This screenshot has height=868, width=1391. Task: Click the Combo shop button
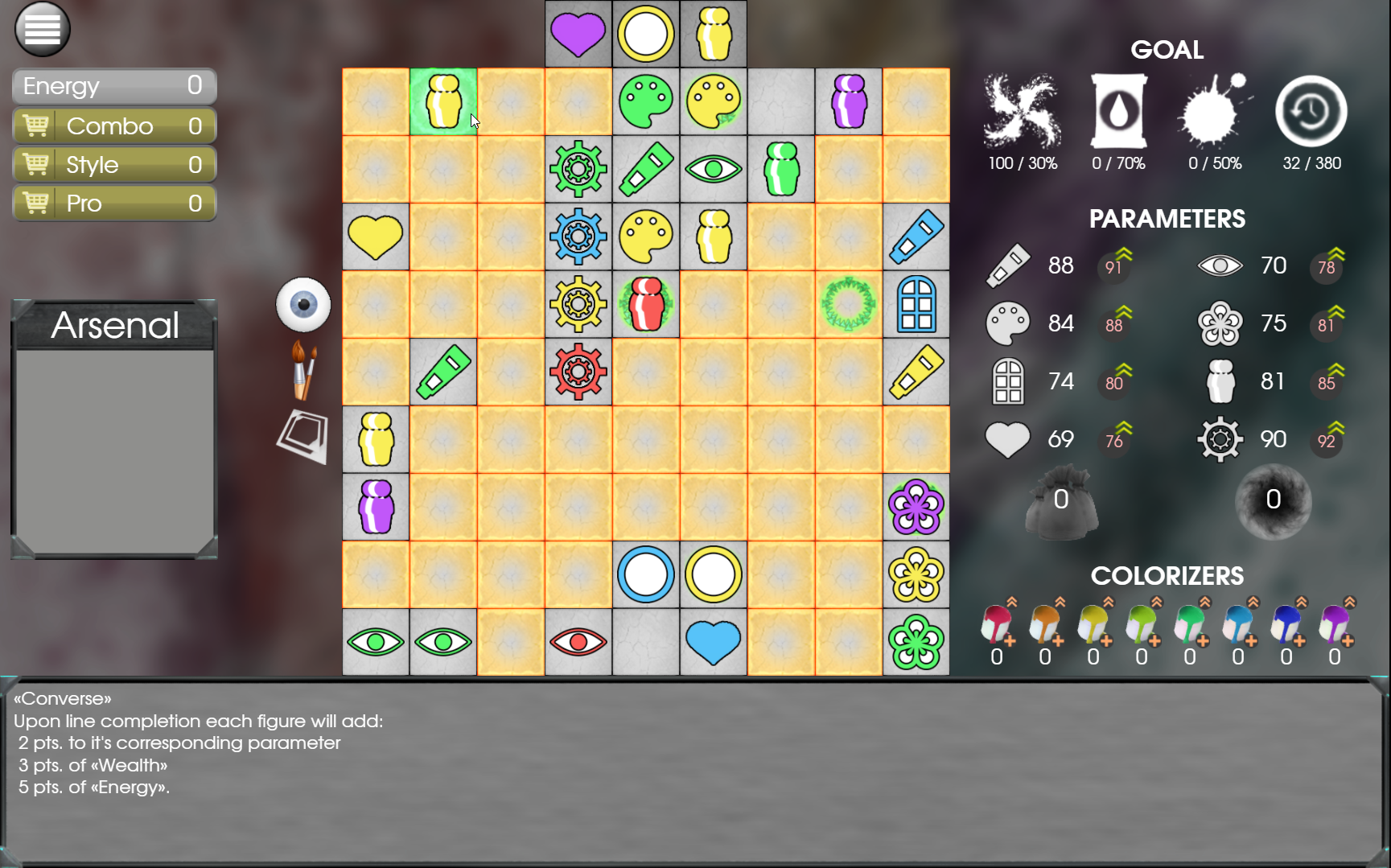pyautogui.click(x=113, y=125)
